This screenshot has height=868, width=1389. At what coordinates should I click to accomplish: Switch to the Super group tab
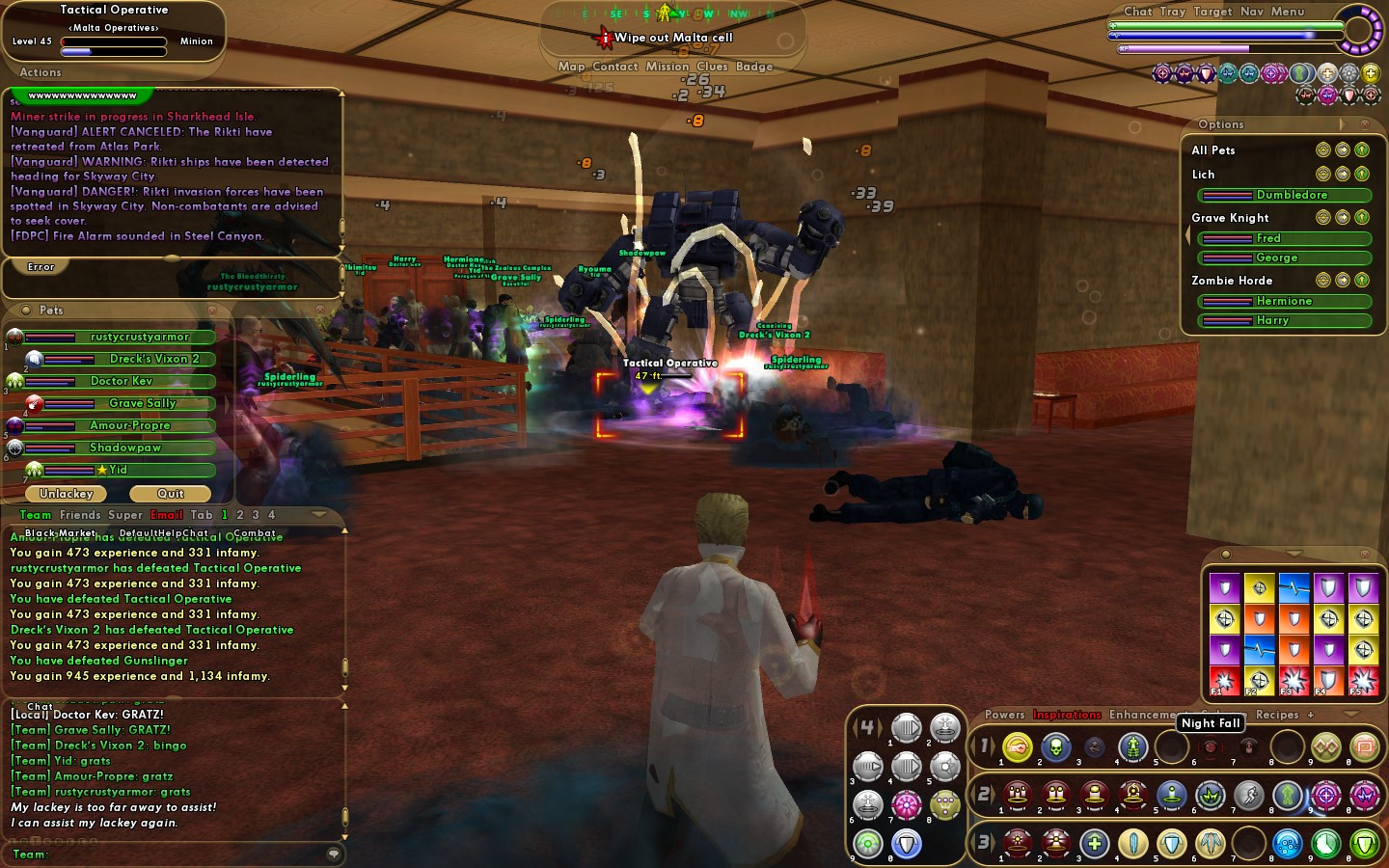click(125, 515)
